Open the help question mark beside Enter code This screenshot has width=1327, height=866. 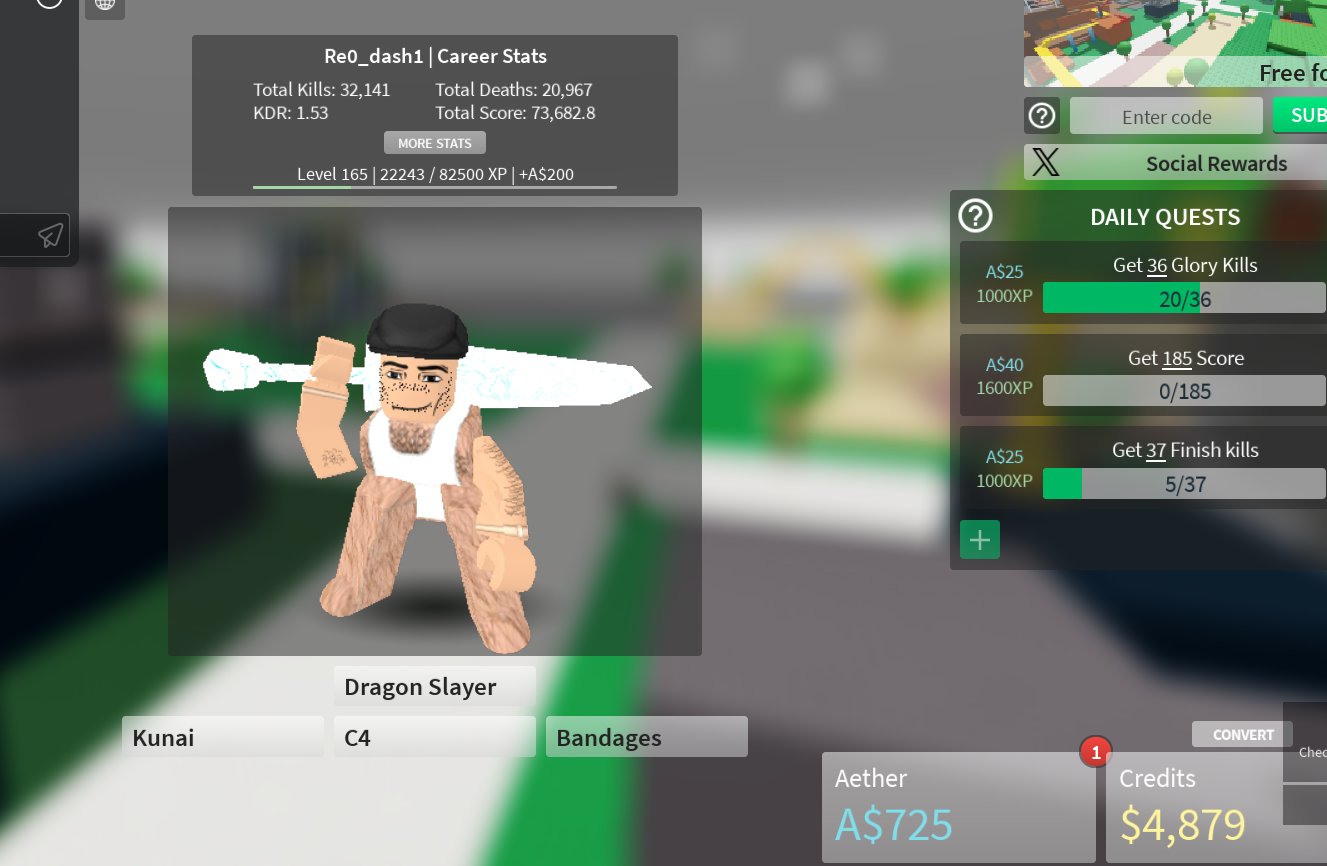point(1042,115)
